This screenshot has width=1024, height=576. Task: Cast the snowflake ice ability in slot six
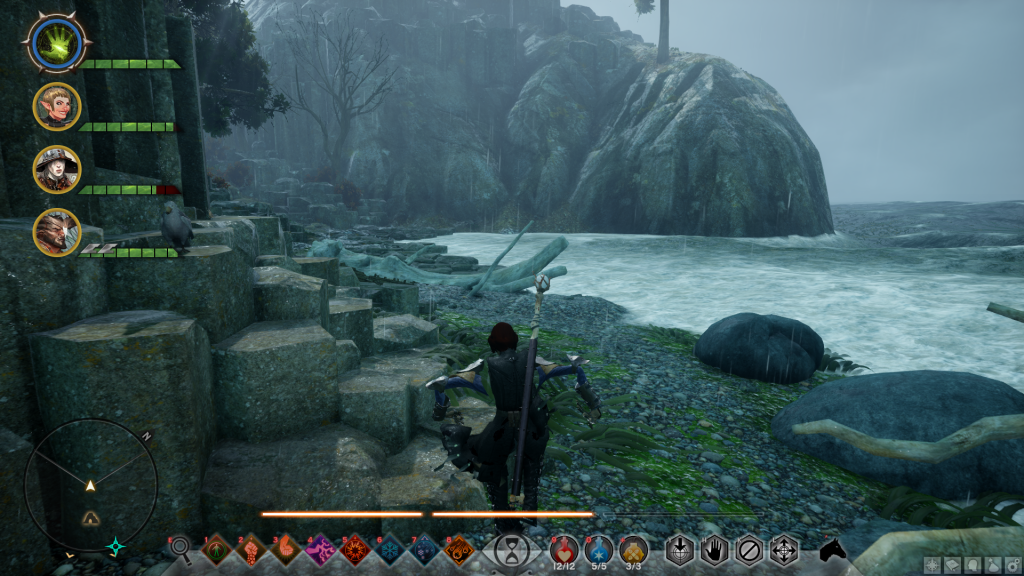[x=389, y=548]
